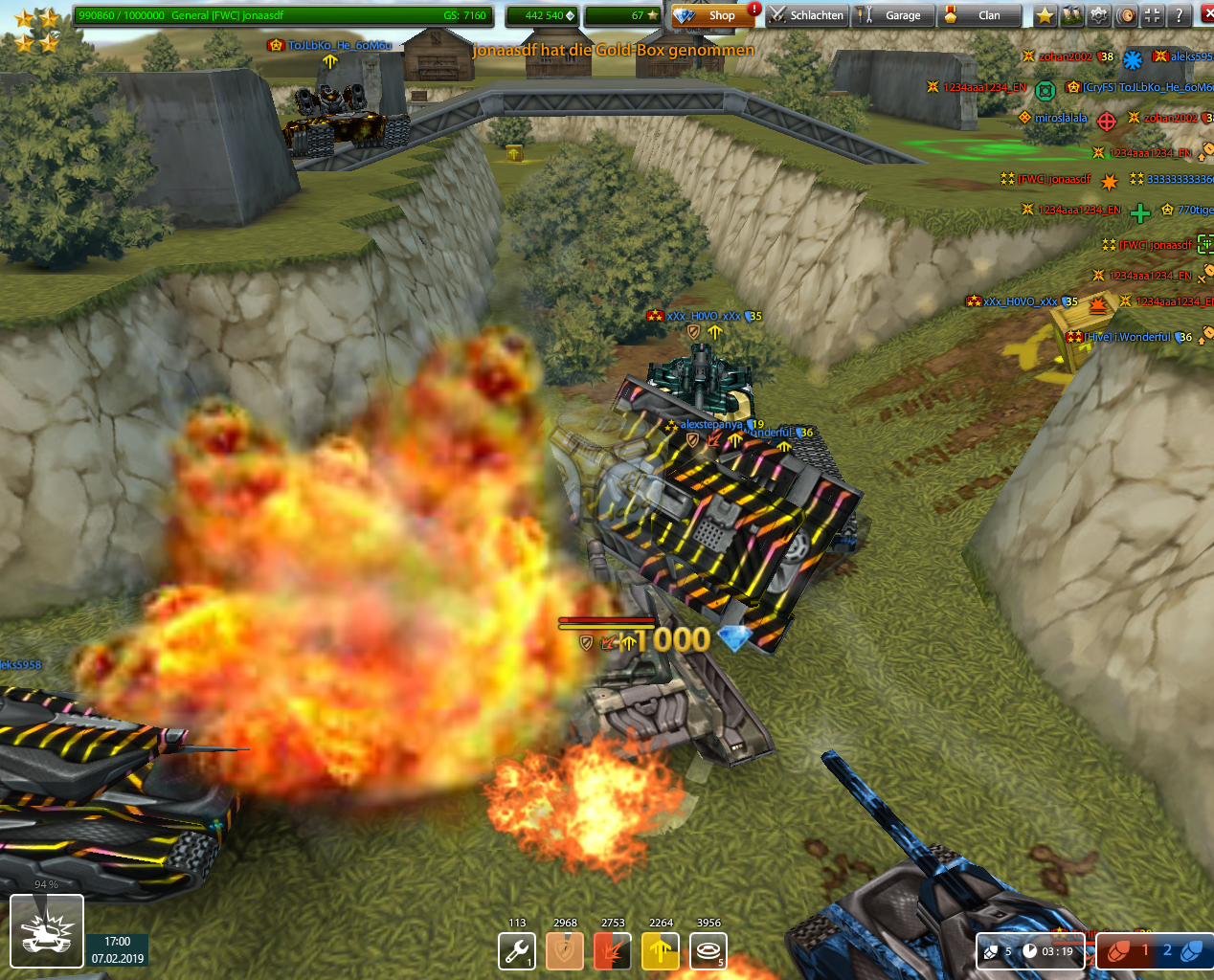Use the repair kit wrench supply
This screenshot has width=1214, height=980.
pyautogui.click(x=517, y=951)
